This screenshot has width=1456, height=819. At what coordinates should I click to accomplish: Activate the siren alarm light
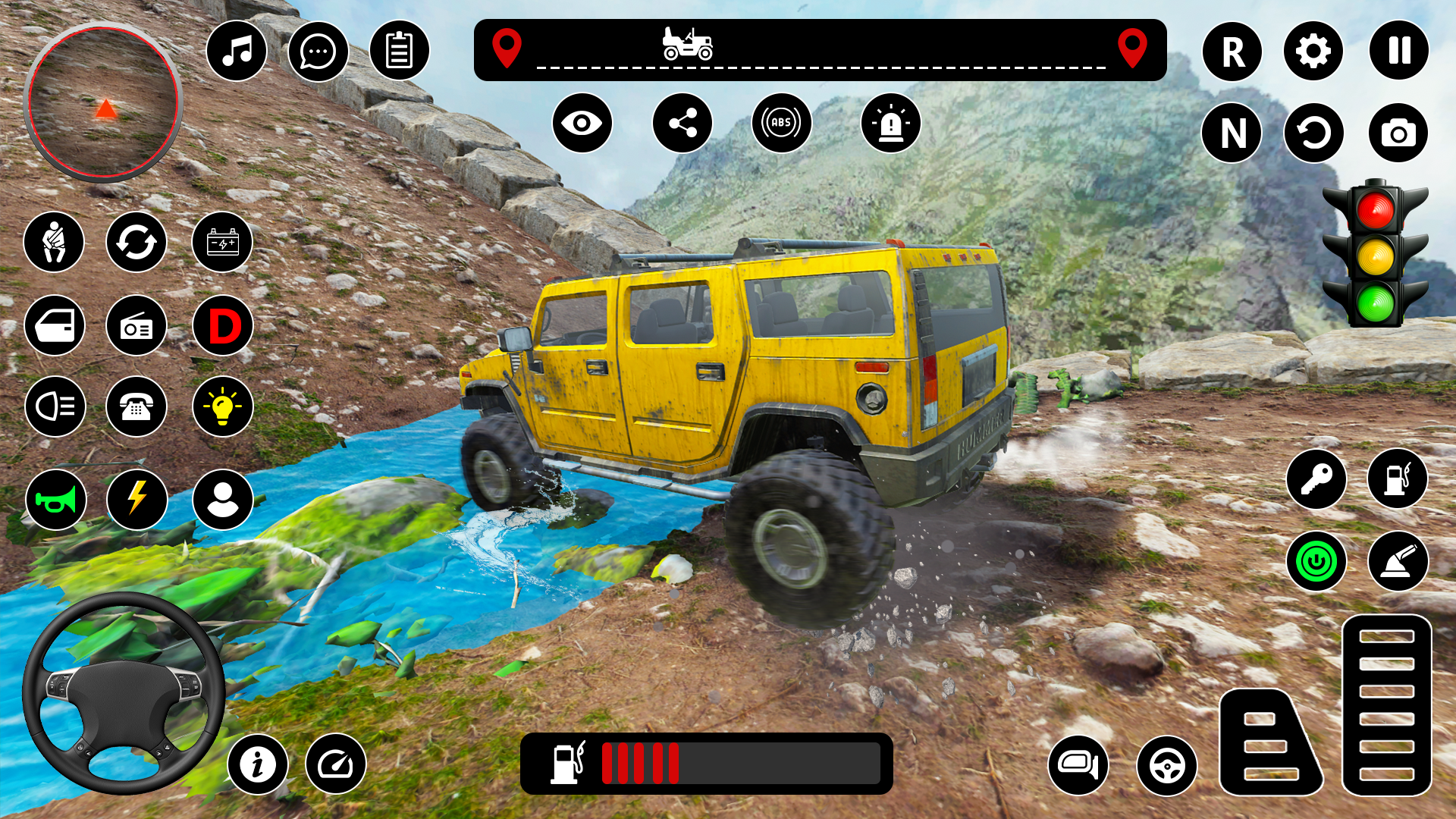coord(890,123)
